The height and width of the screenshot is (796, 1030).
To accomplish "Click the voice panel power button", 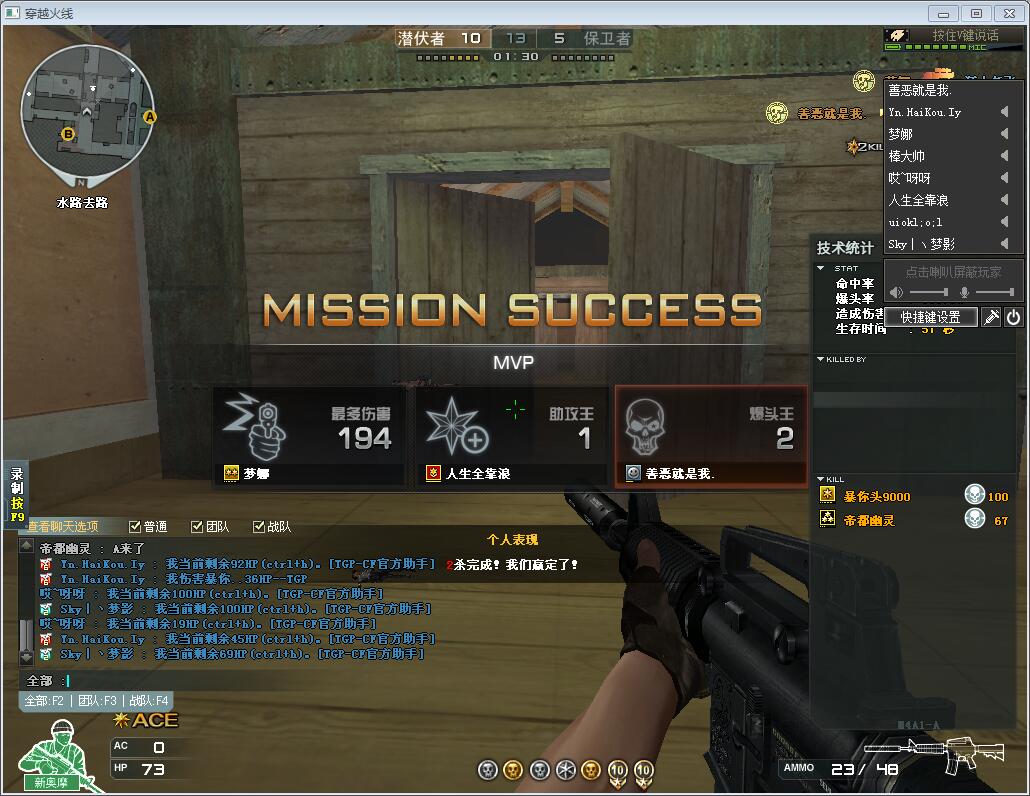I will (x=1013, y=317).
